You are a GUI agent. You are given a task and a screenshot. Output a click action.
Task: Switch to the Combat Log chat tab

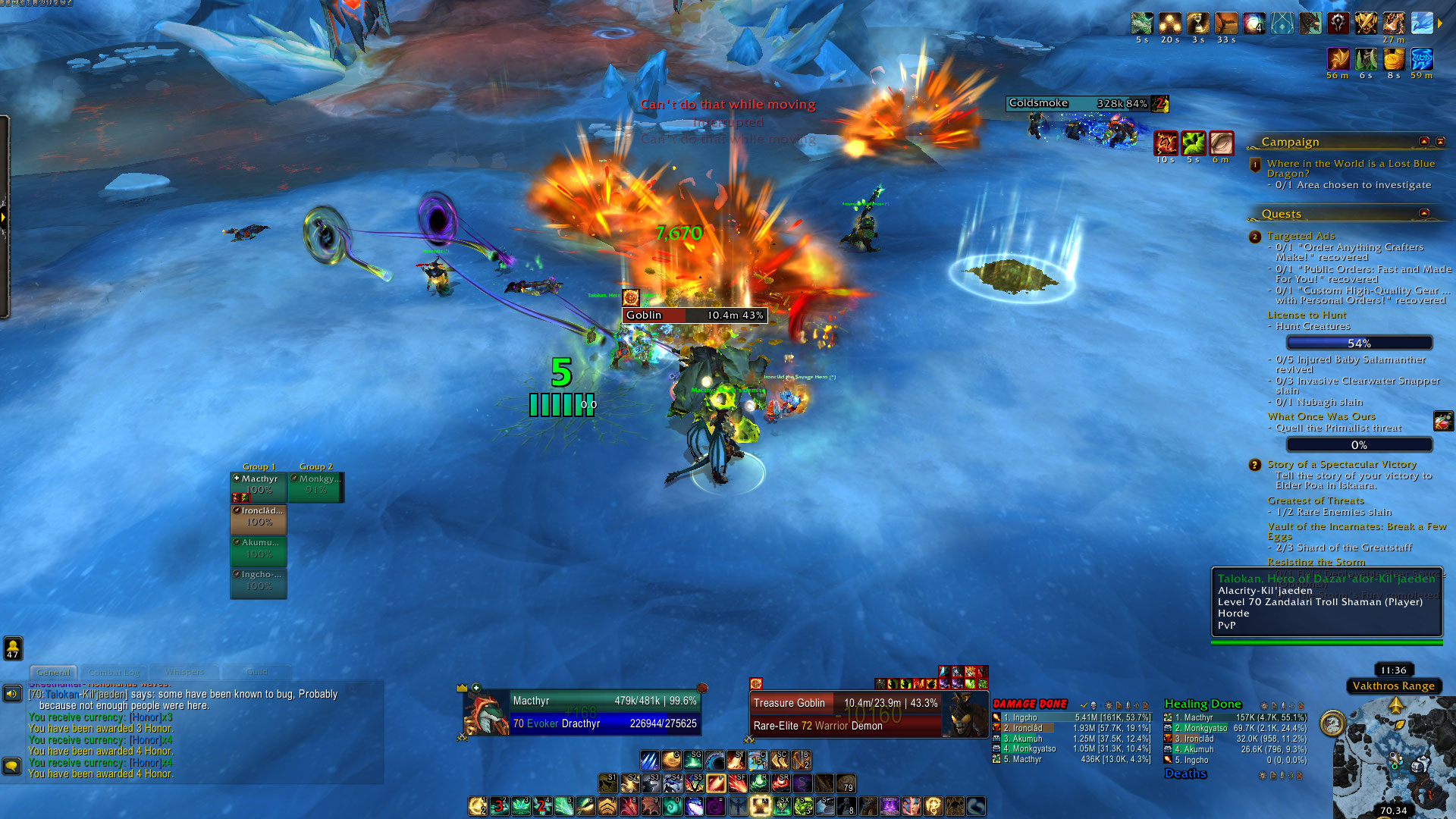tap(114, 672)
